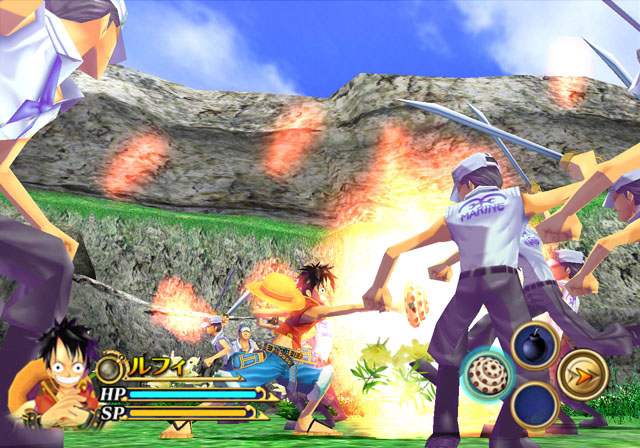Viewport: 640px width, 448px height.
Task: Select the empty blue item slot
Action: 535,406
